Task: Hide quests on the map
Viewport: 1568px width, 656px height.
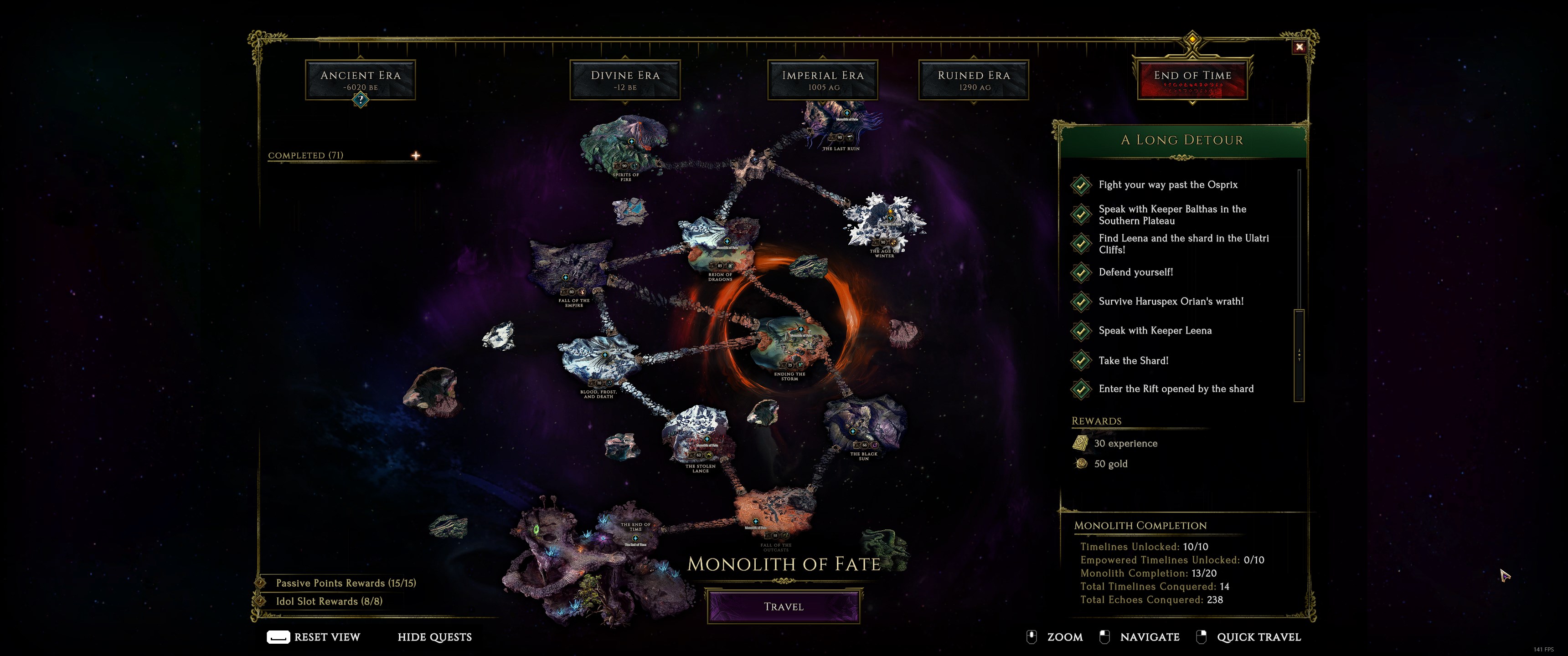Action: [x=434, y=637]
